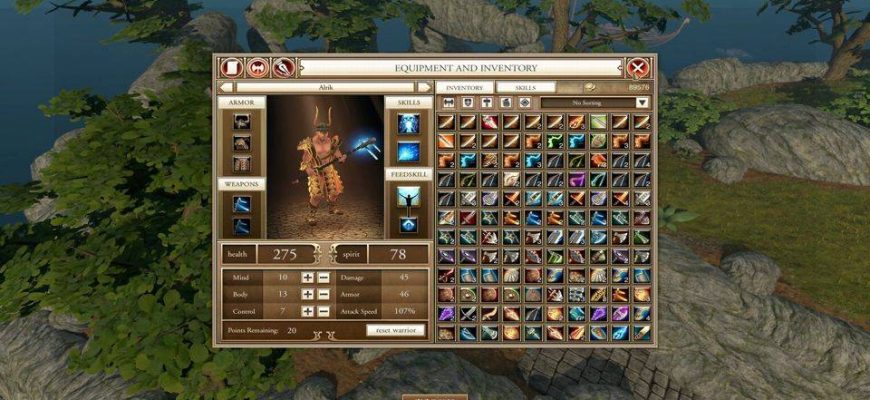Increase the Mind attribute with plus
870x400 pixels.
point(308,277)
